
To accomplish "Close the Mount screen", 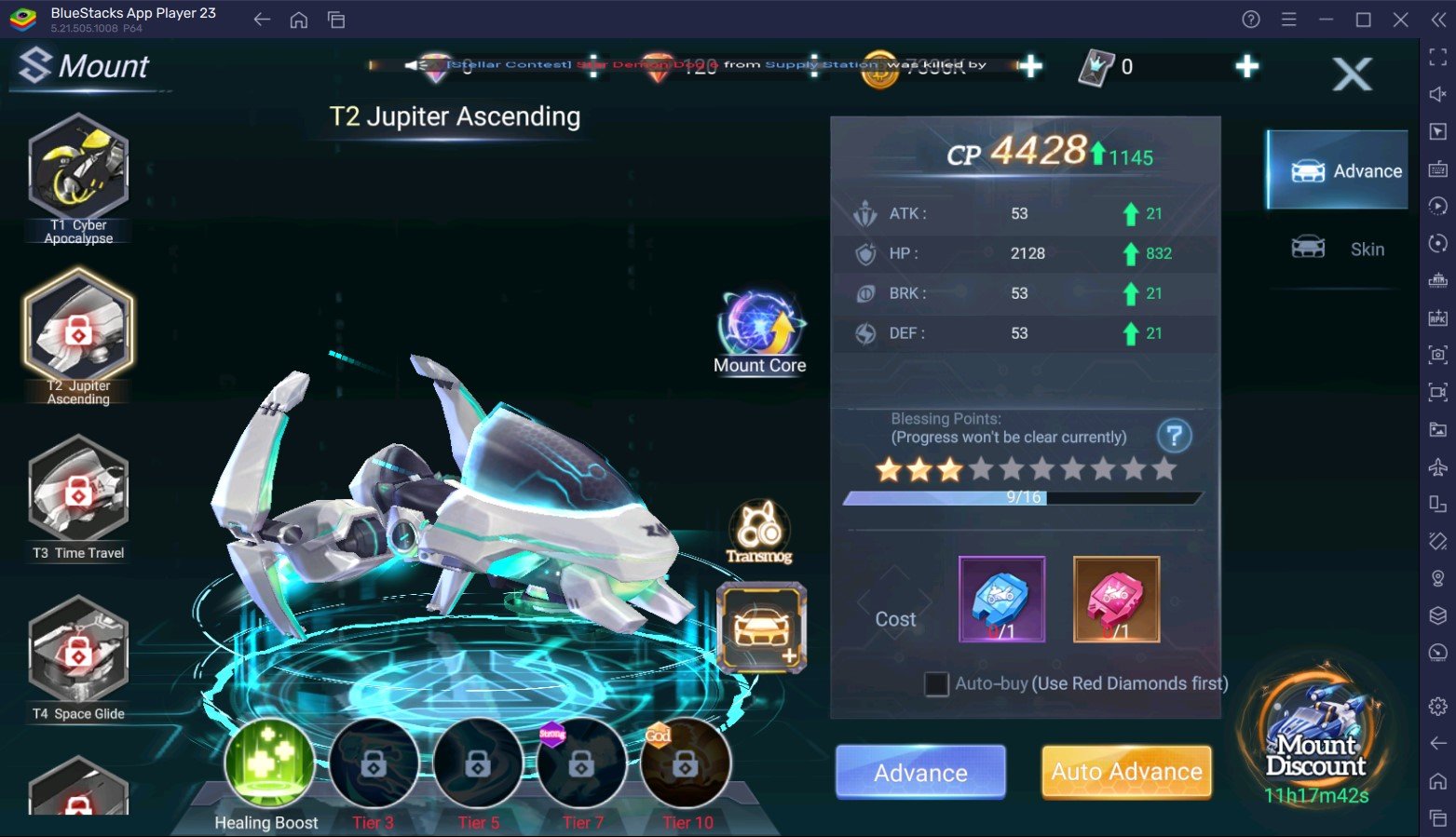I will 1352,74.
